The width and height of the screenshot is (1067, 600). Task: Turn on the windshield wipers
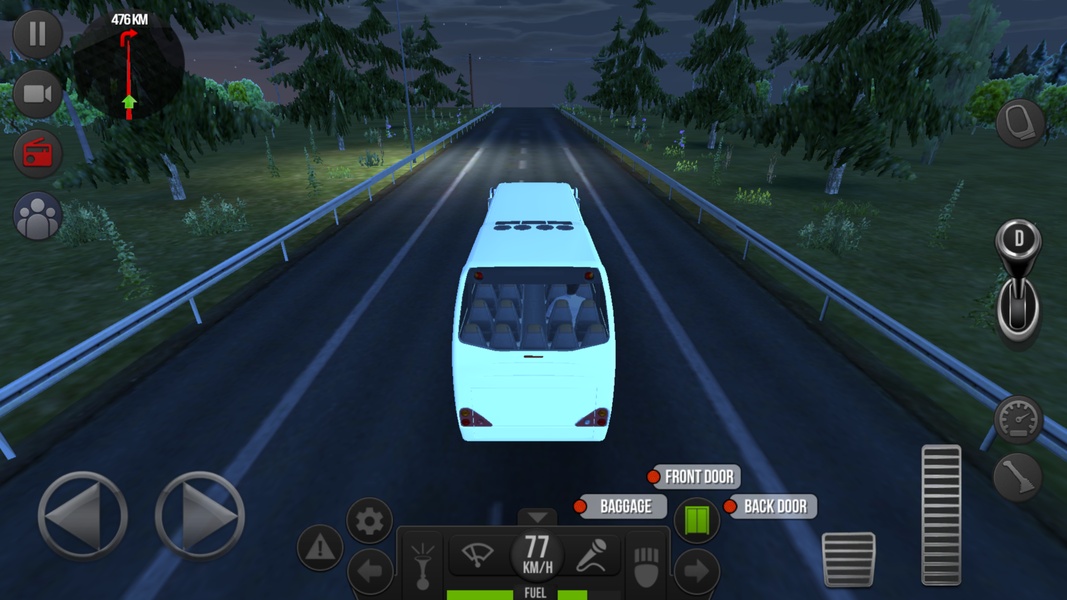(x=477, y=553)
